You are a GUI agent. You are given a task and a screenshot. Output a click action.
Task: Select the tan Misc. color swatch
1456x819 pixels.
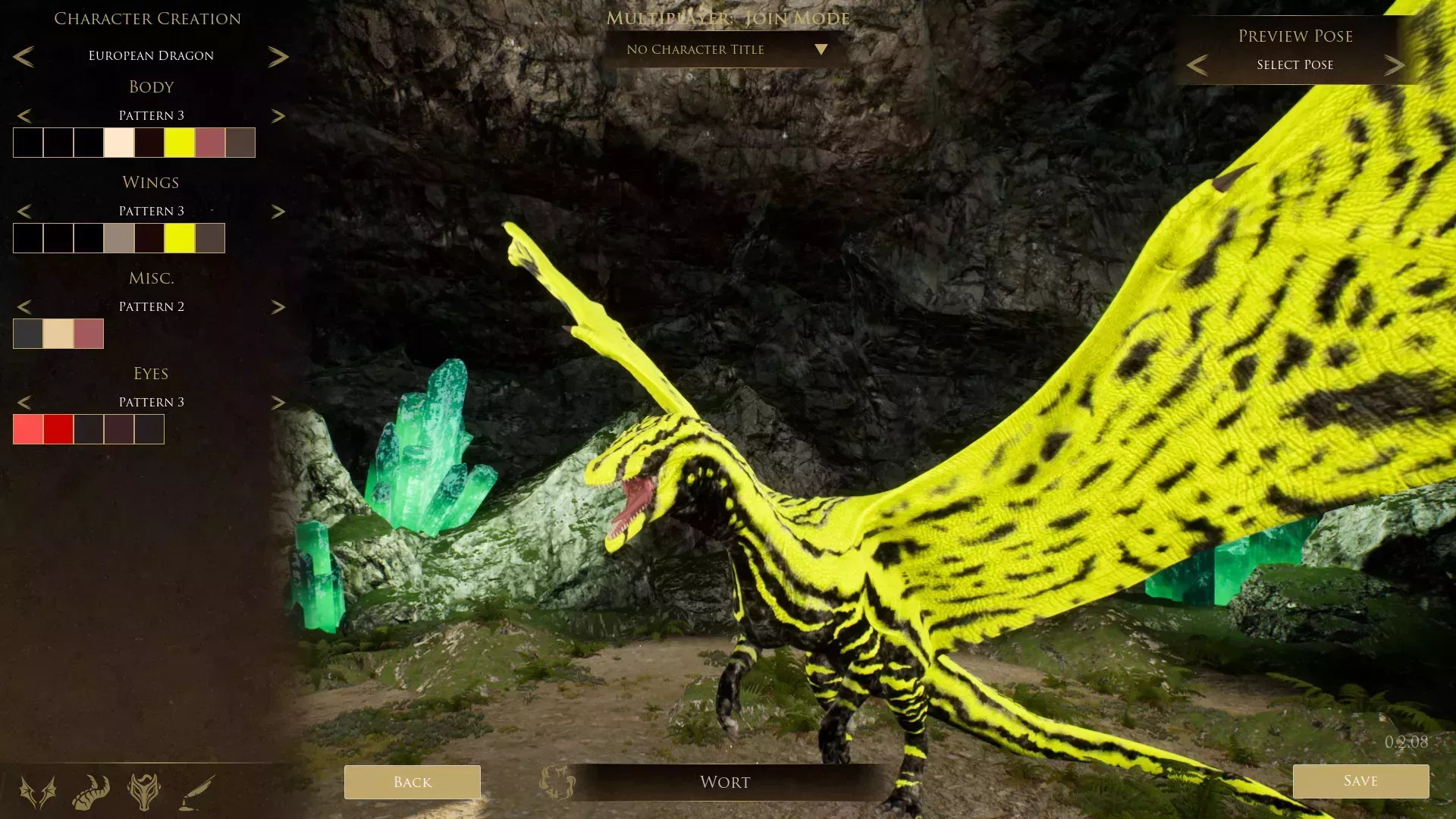(x=58, y=334)
